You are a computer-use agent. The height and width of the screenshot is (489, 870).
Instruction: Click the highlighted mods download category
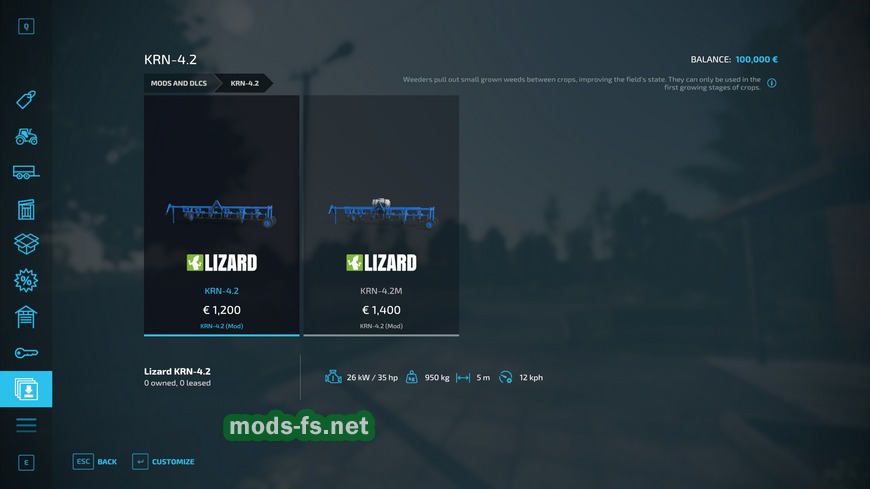[x=26, y=389]
